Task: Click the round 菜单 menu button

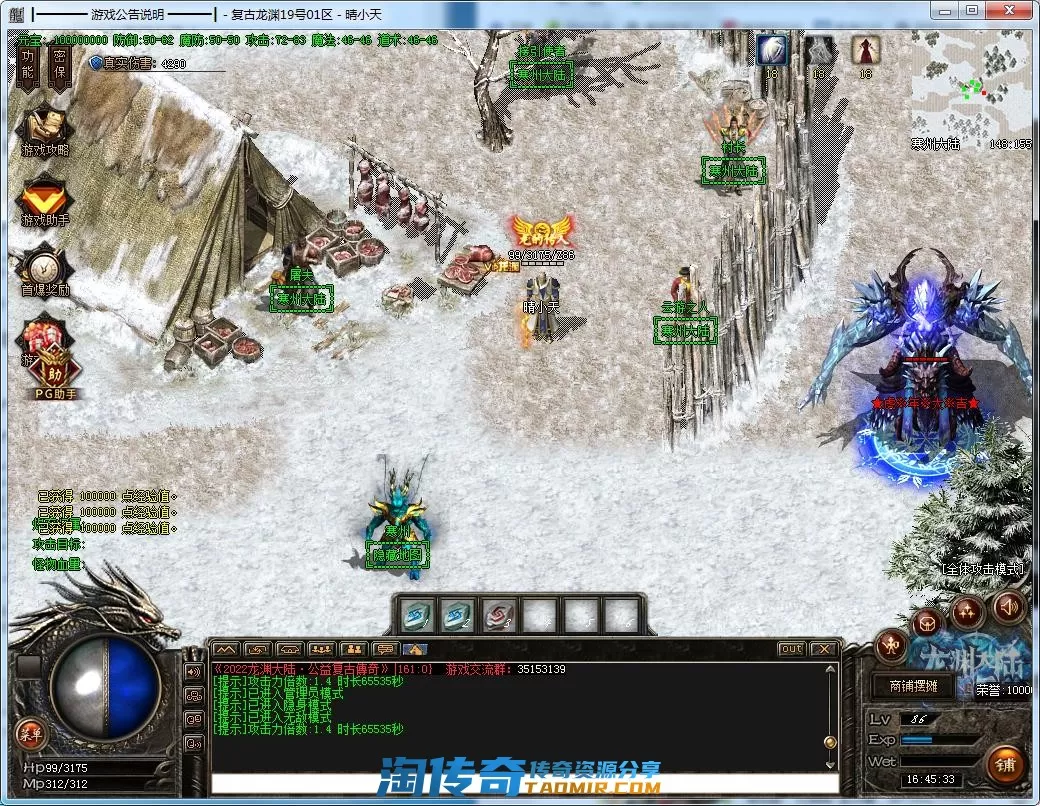Action: point(31,735)
